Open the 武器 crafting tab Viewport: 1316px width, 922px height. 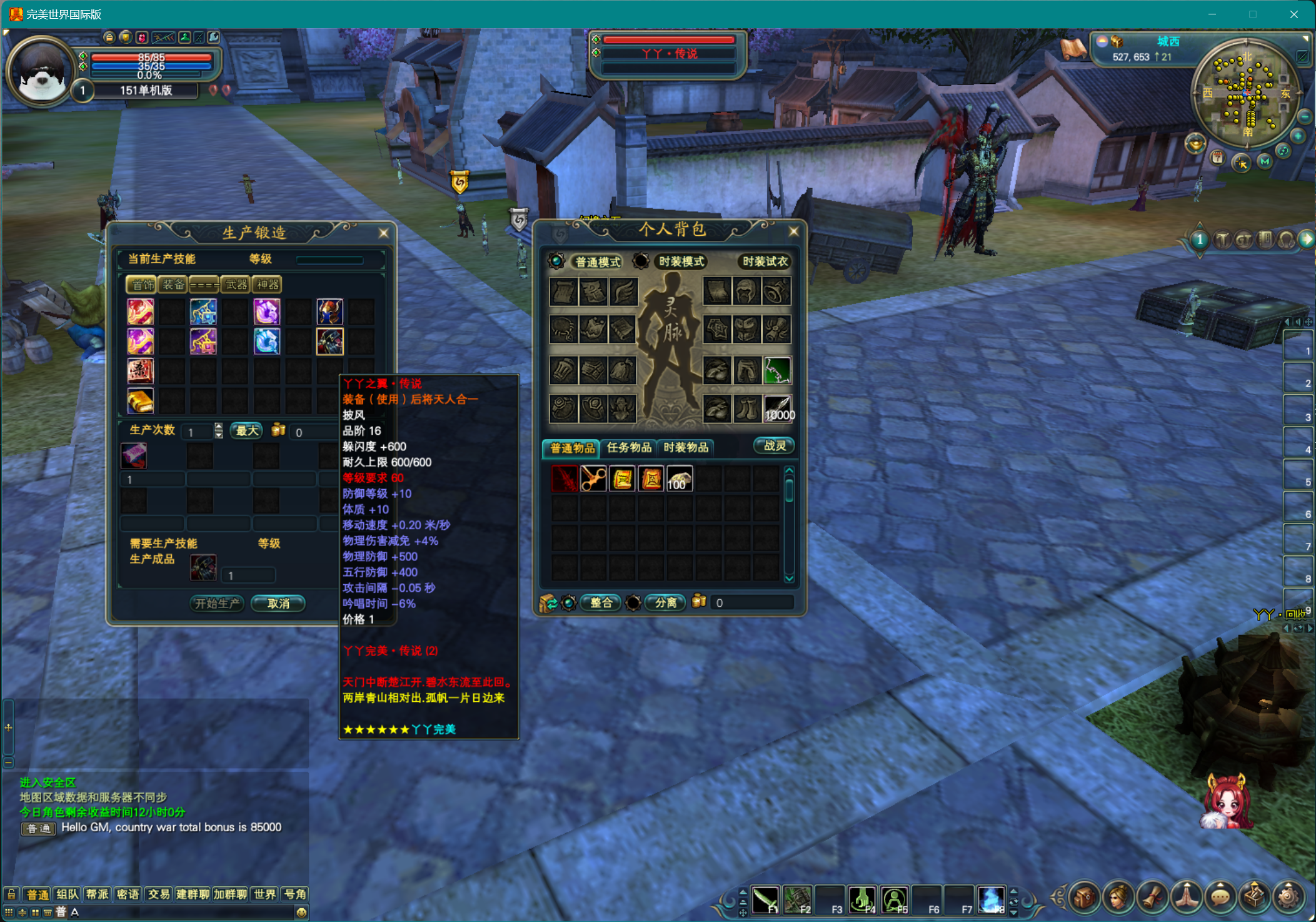pyautogui.click(x=236, y=285)
